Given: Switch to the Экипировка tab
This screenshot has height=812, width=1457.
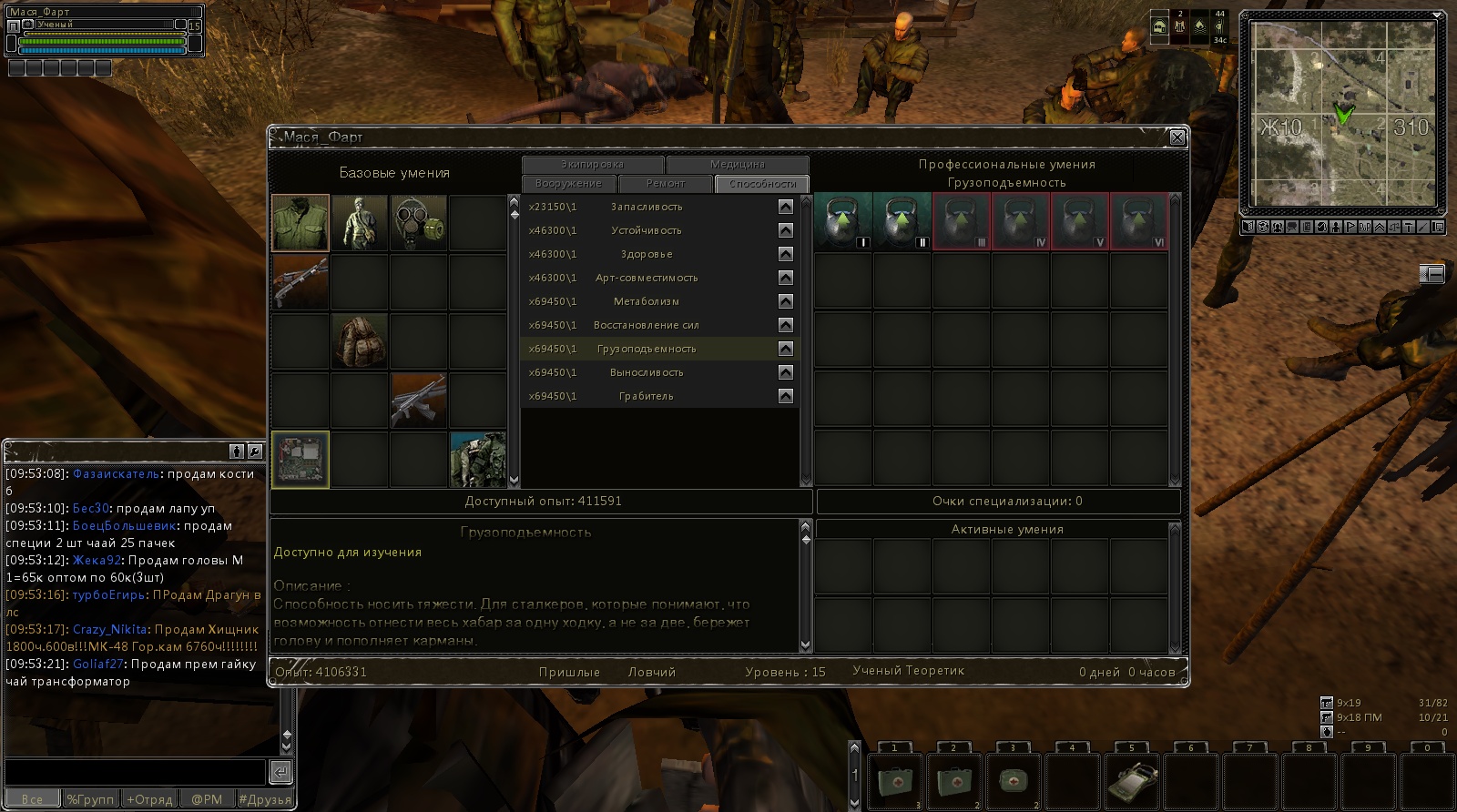Looking at the screenshot, I should click(x=593, y=165).
